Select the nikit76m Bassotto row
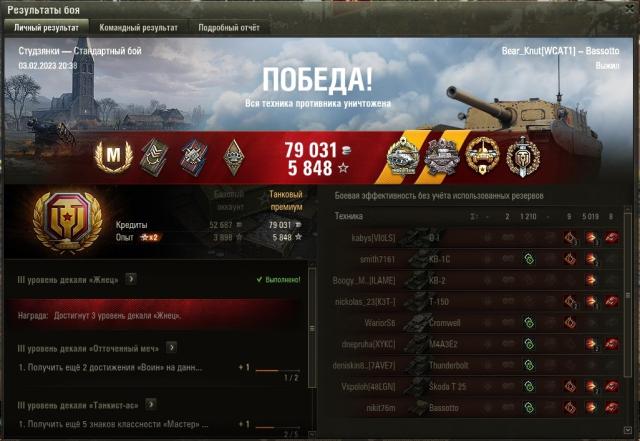This screenshot has height=441, width=640. tap(480, 408)
